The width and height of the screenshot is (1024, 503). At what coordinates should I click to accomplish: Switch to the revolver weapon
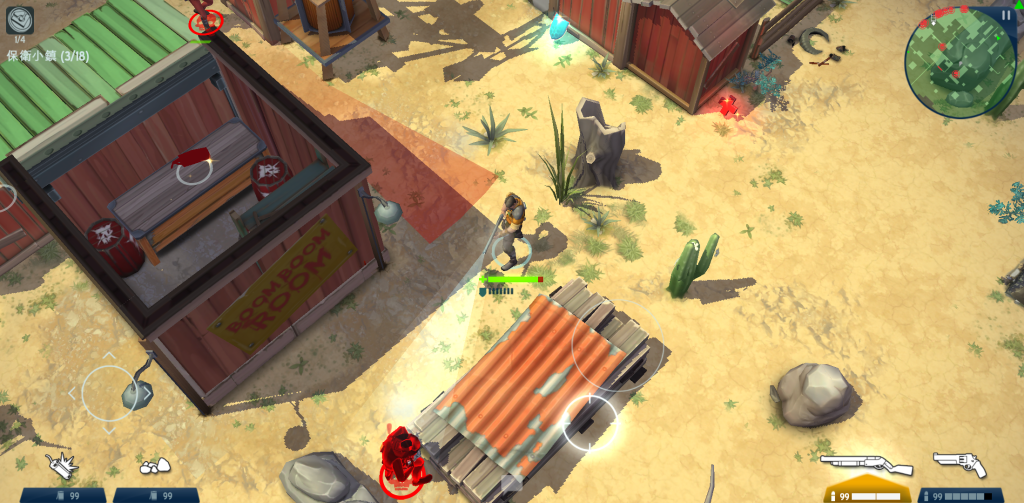pyautogui.click(x=960, y=465)
